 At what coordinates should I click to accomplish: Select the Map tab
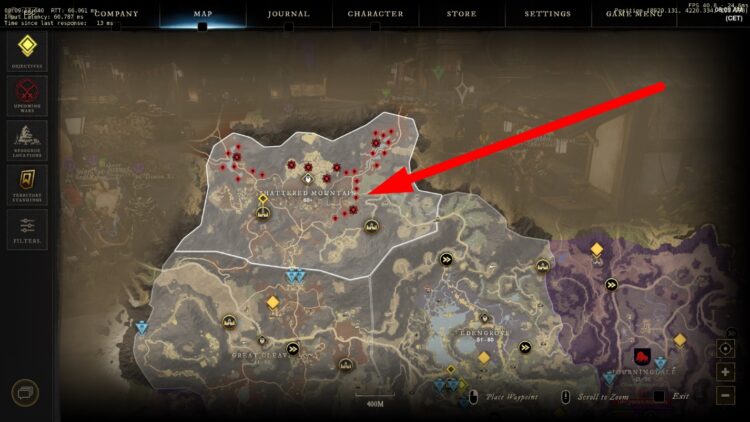202,14
